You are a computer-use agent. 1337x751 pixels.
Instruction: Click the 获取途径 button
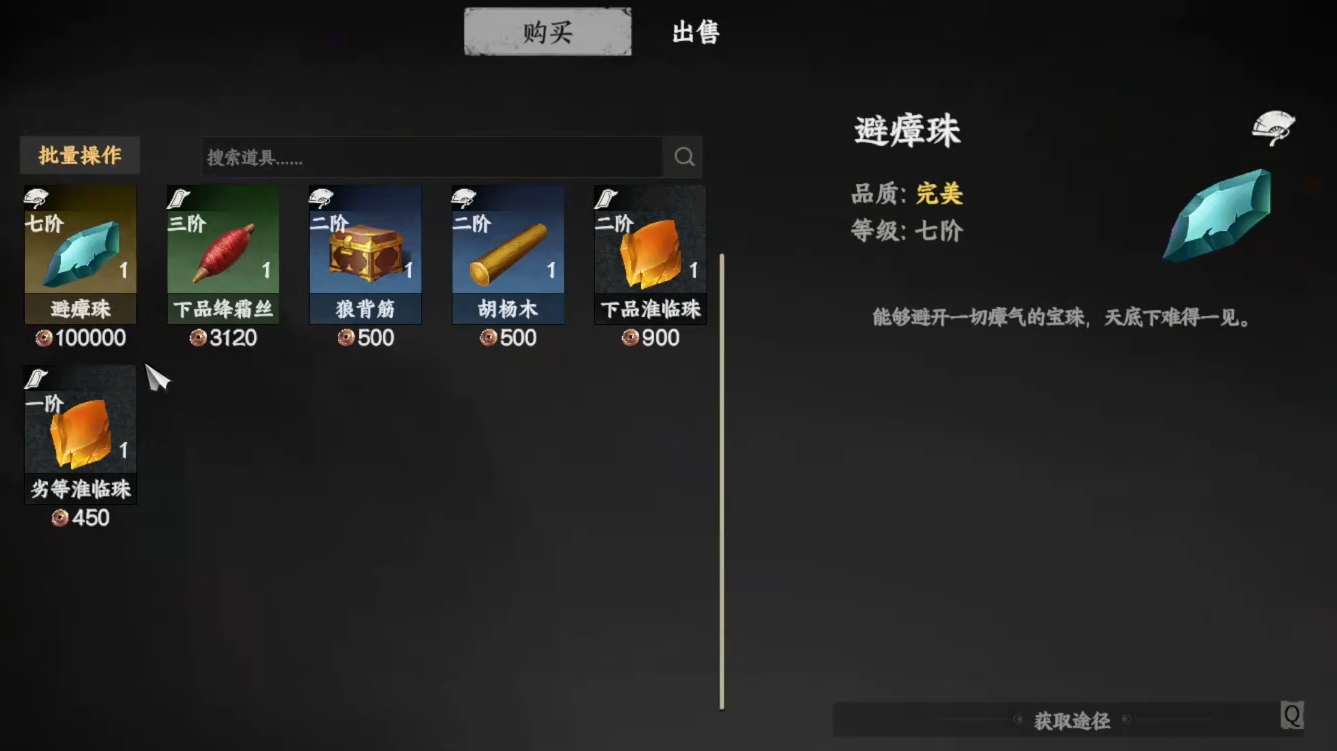click(x=1071, y=719)
